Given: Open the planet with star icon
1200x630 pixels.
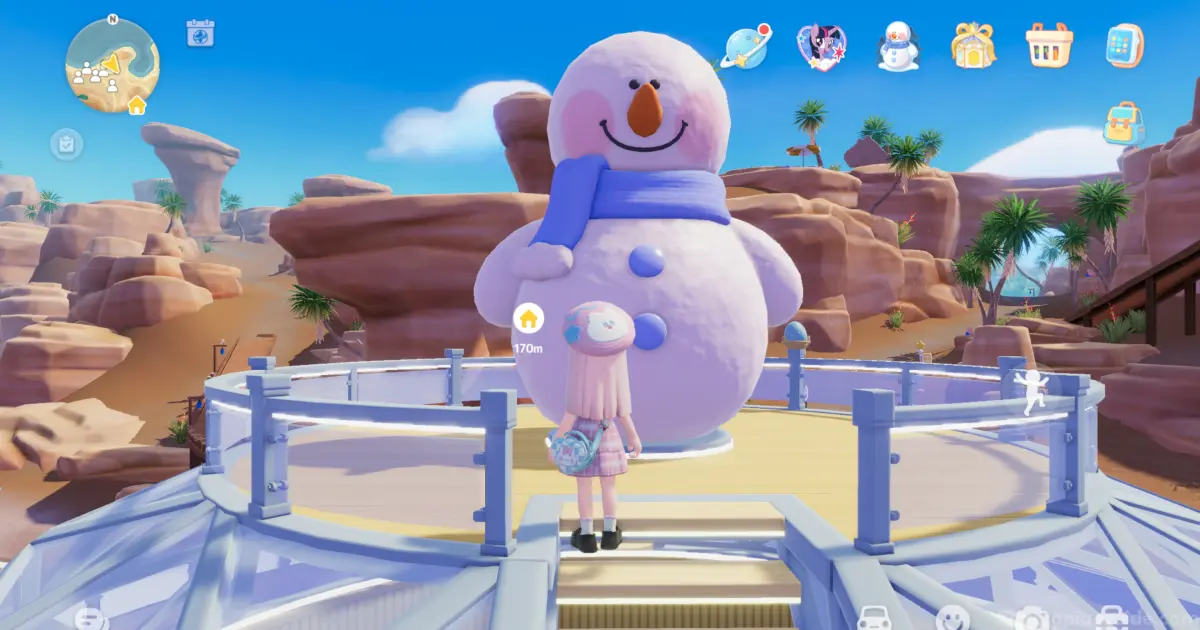Looking at the screenshot, I should point(746,46).
